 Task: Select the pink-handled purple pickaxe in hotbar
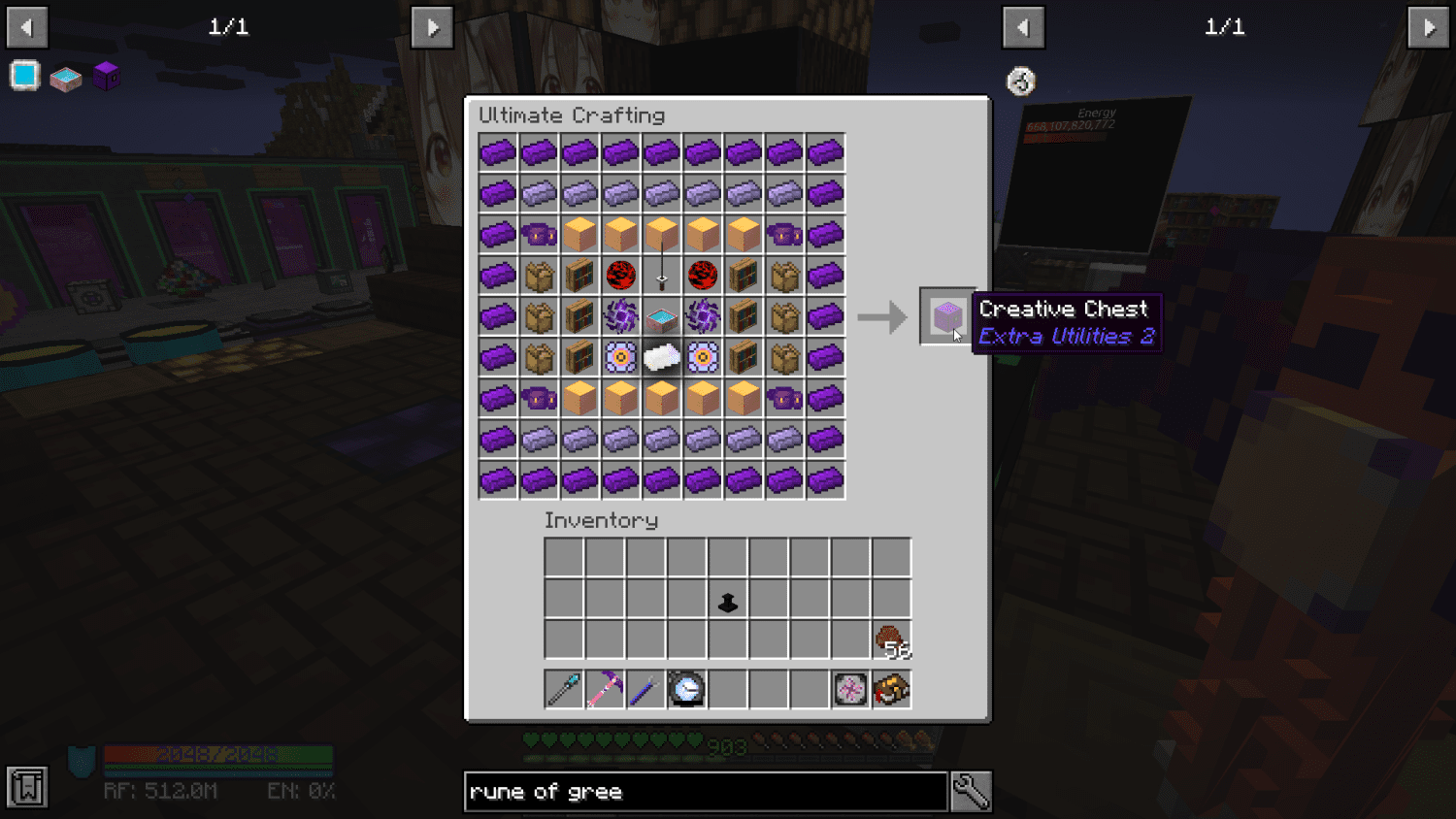point(605,689)
